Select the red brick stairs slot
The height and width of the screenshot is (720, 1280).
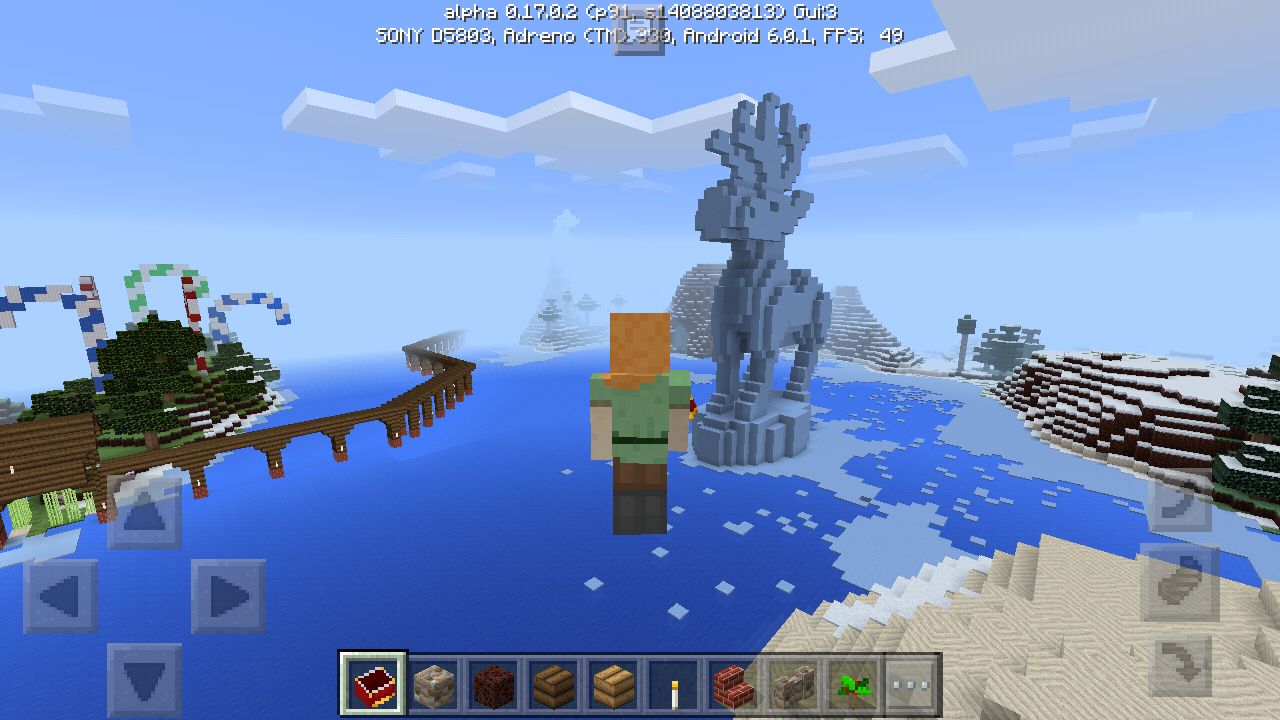[x=733, y=685]
